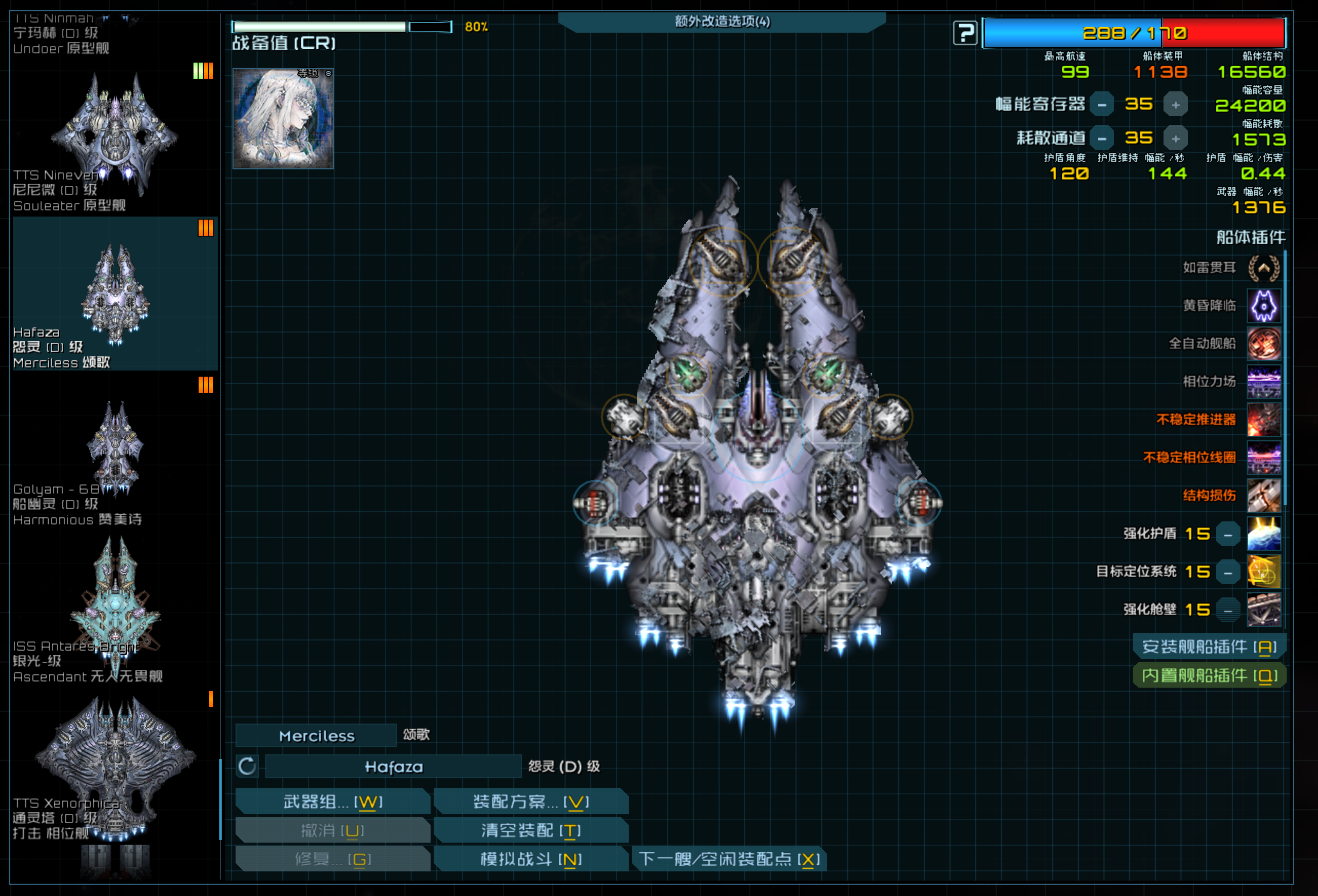Open the 武器组 weapon groups panel
This screenshot has width=1318, height=896.
point(333,801)
